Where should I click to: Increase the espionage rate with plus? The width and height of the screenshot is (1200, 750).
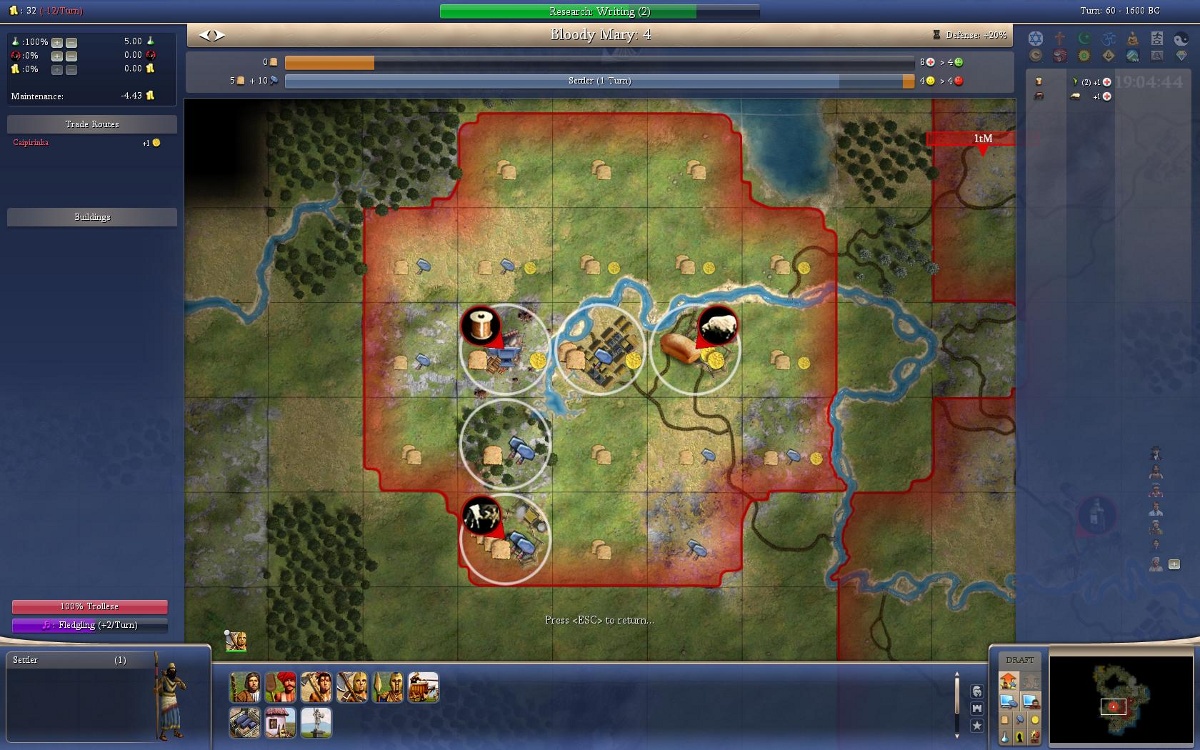point(57,56)
